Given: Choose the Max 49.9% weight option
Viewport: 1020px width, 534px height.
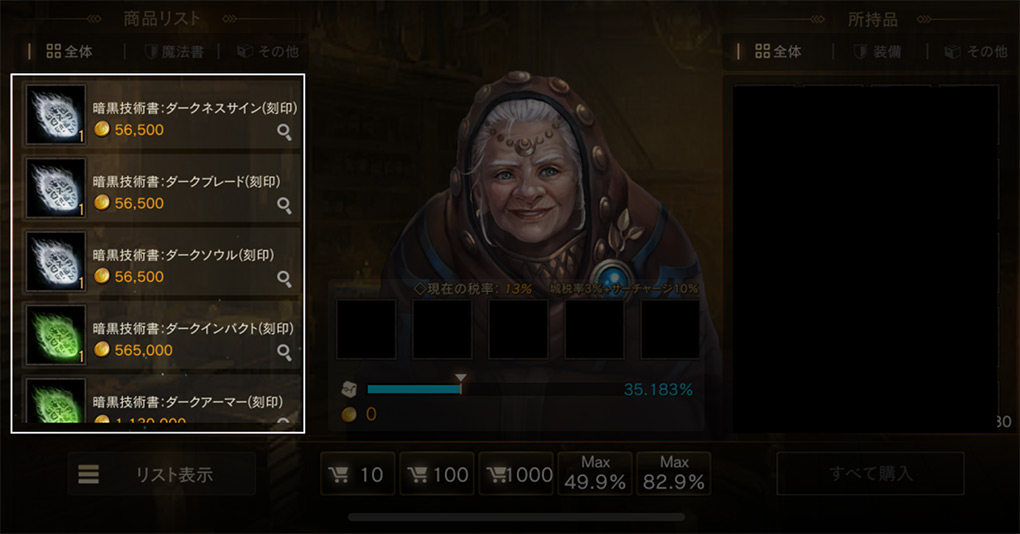Looking at the screenshot, I should [595, 474].
